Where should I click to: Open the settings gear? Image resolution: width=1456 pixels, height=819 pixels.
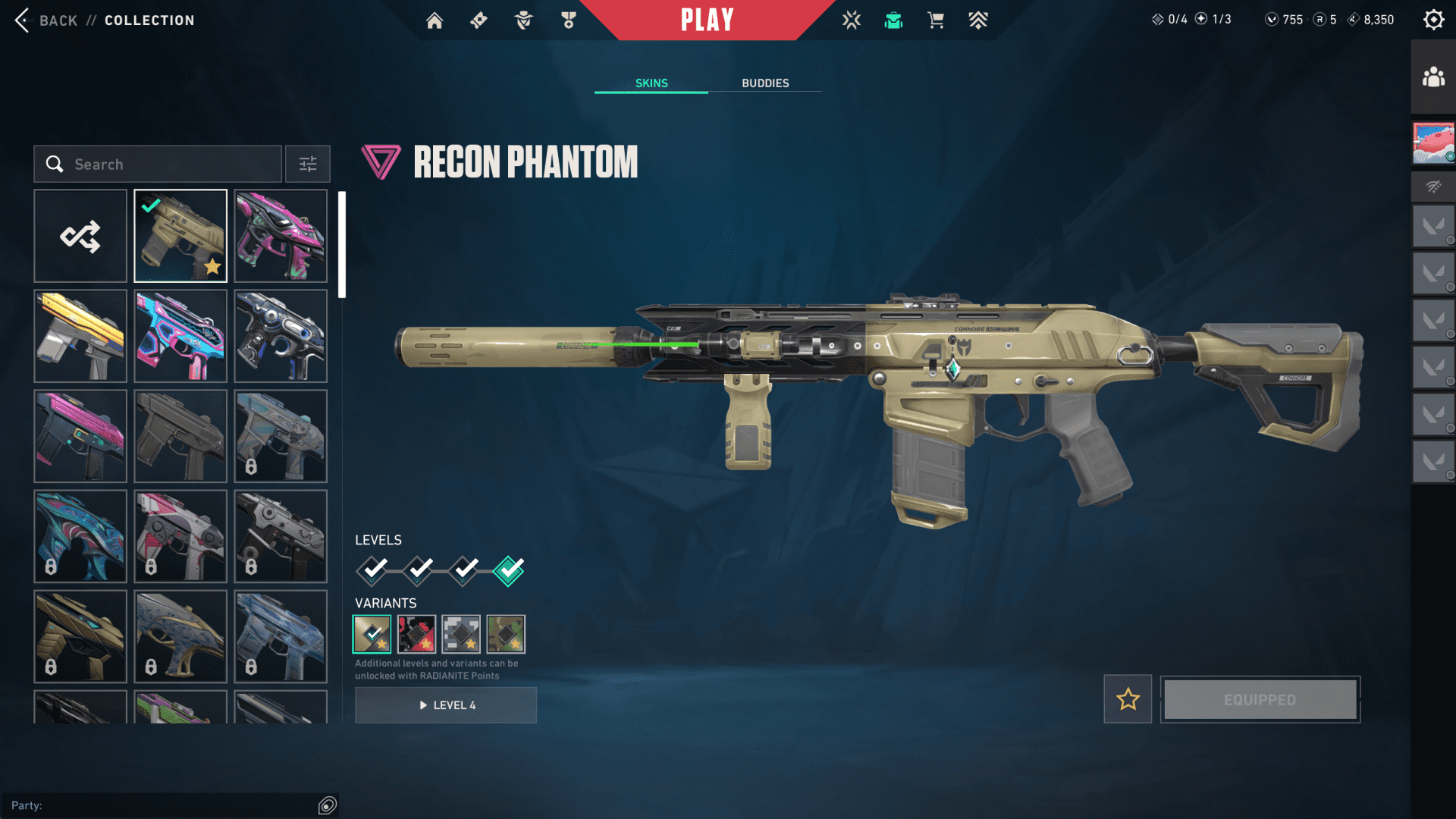[x=1433, y=20]
